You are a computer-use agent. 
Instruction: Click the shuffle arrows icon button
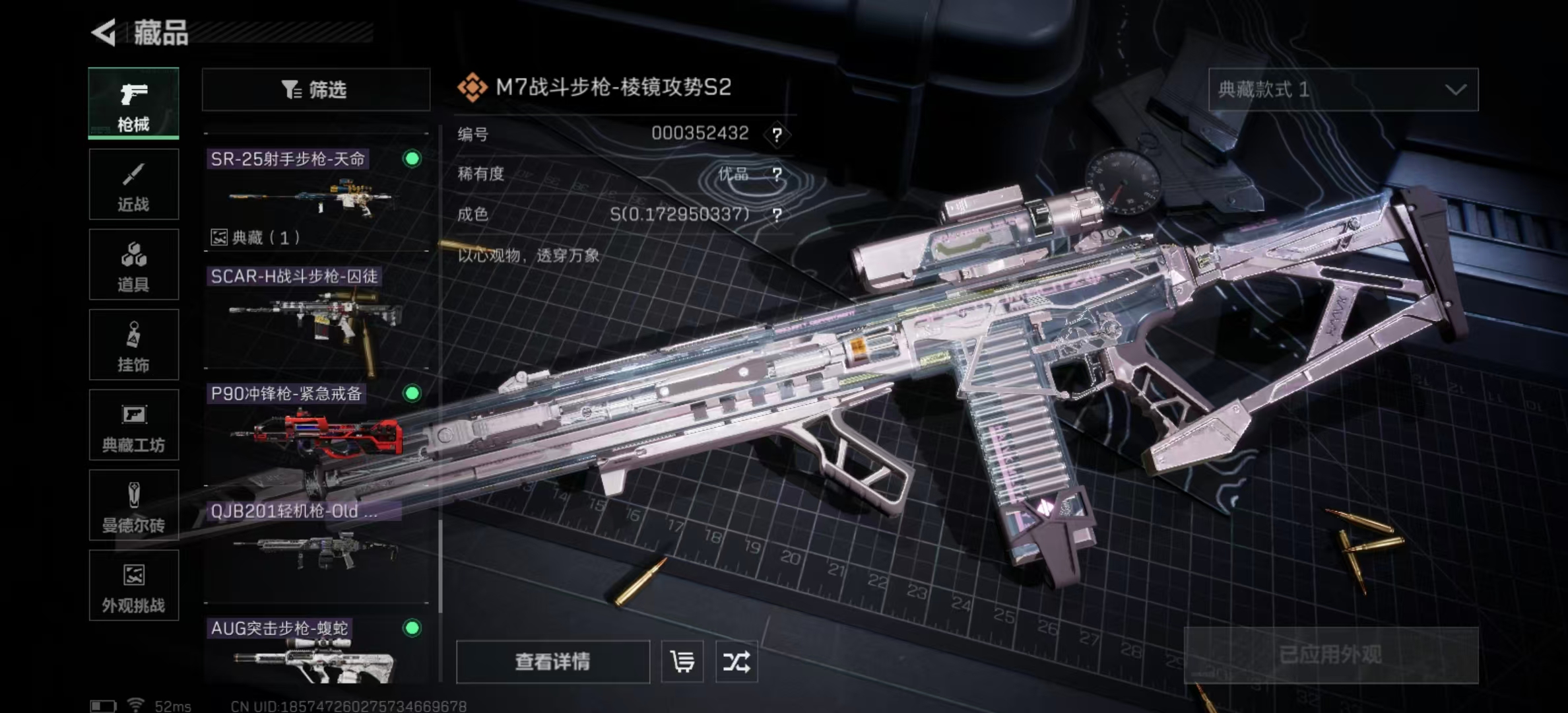[736, 662]
